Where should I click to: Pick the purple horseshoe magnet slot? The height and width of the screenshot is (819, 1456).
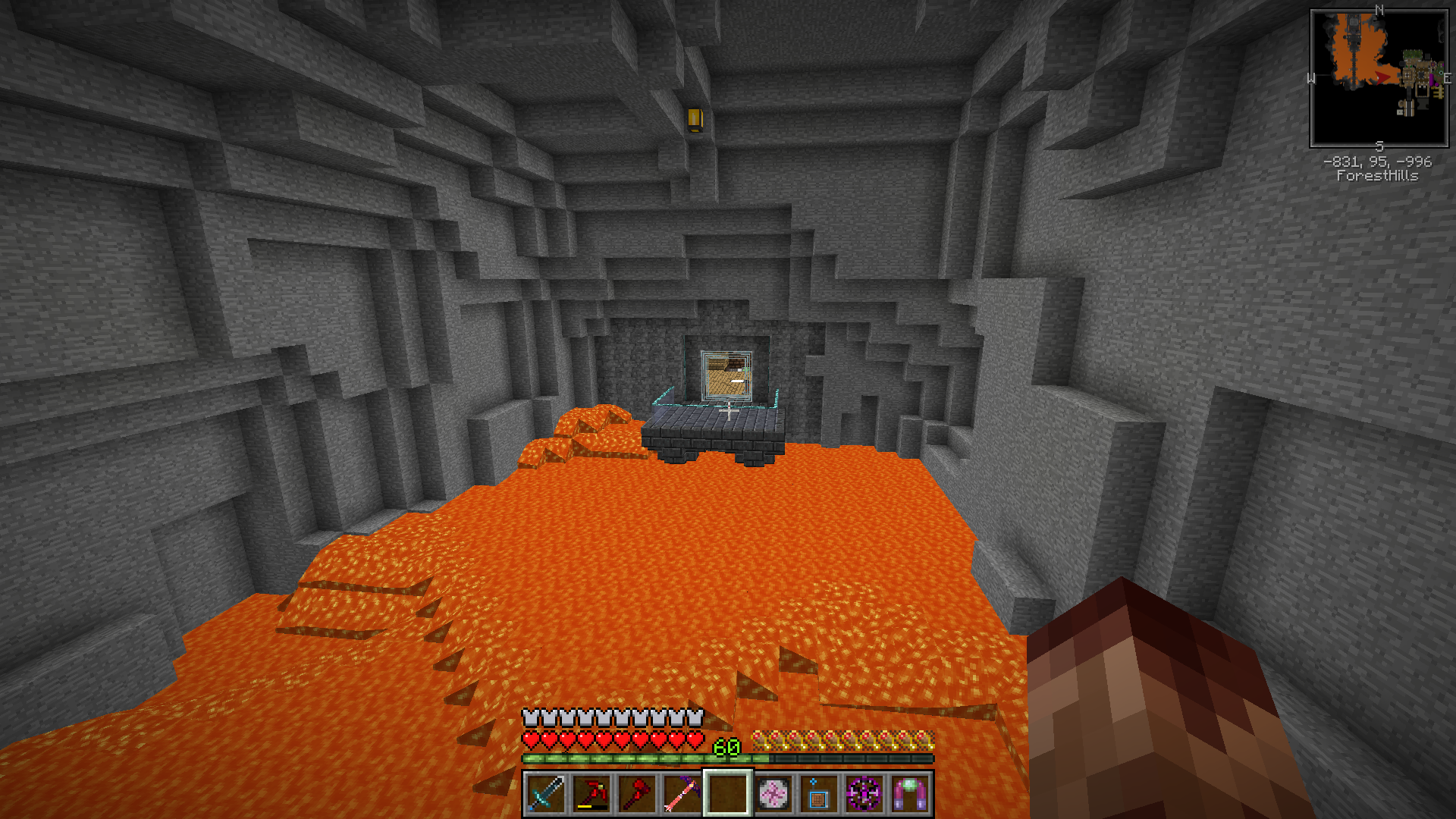click(x=910, y=794)
